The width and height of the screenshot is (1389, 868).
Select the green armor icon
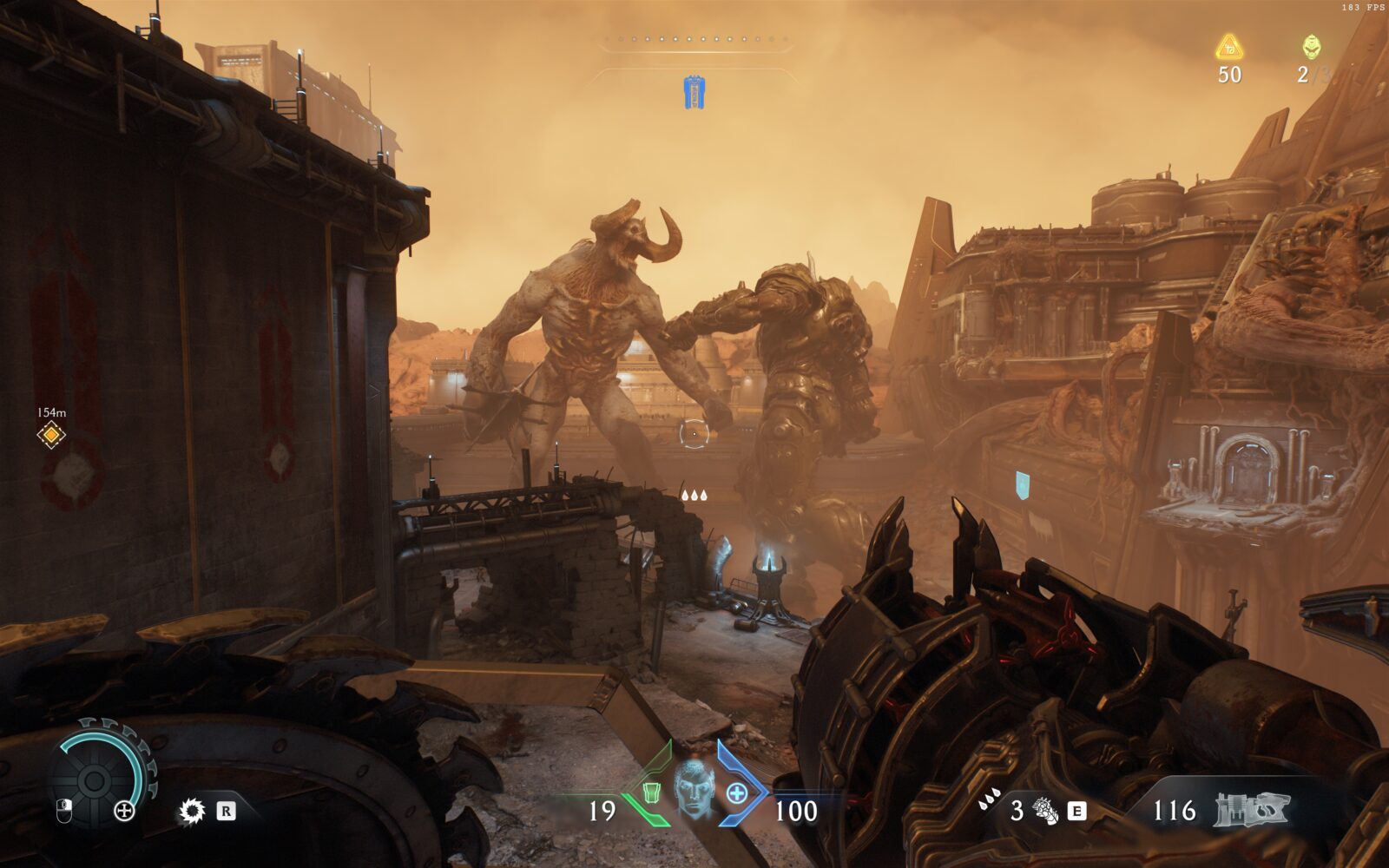(650, 792)
